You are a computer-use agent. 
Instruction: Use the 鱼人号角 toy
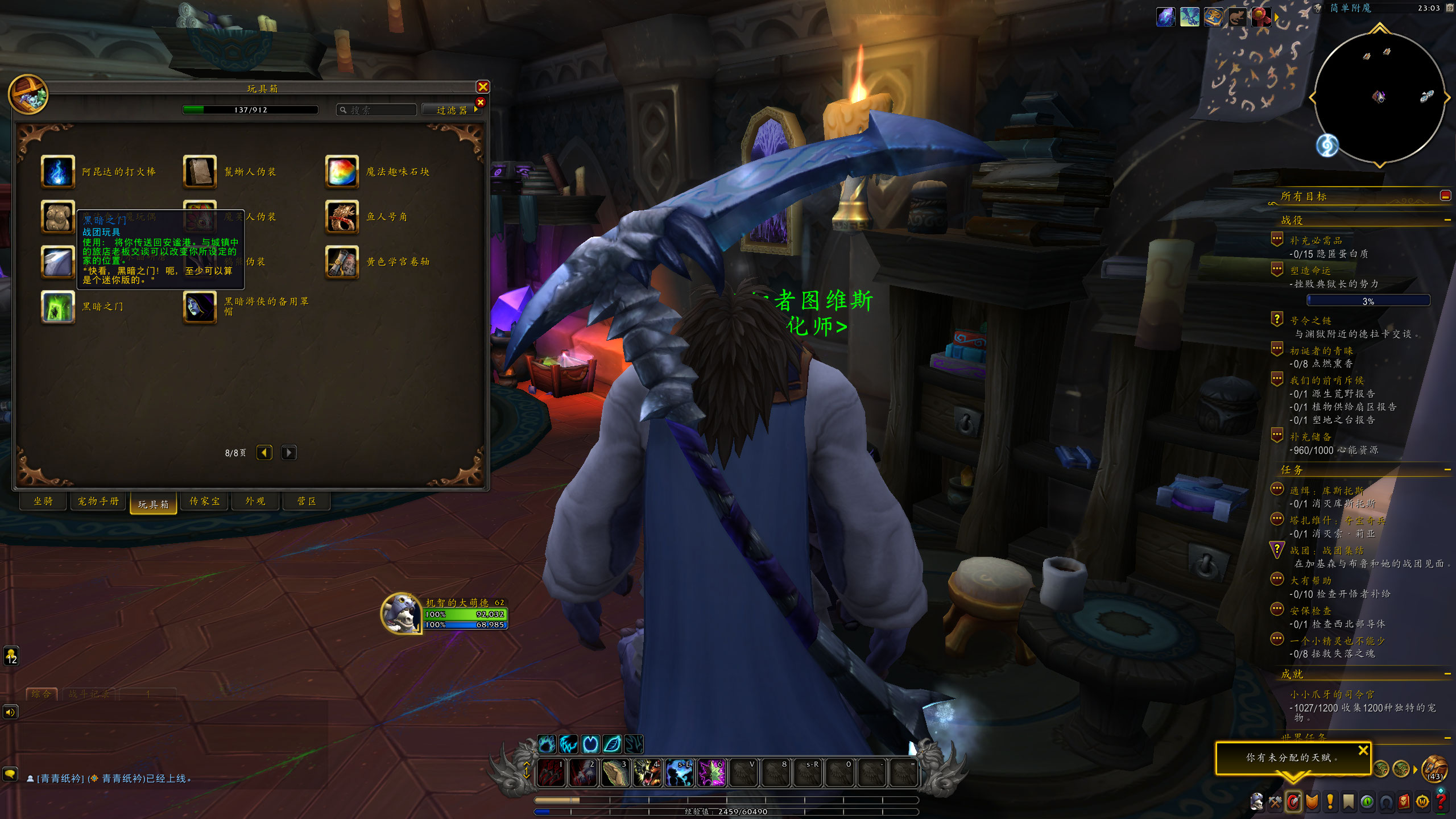(342, 217)
